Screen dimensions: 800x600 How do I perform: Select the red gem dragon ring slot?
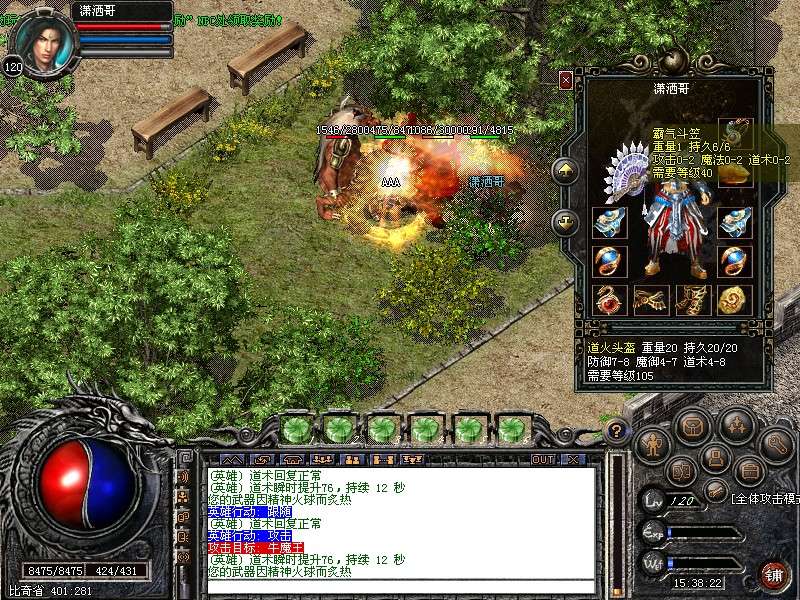point(609,299)
